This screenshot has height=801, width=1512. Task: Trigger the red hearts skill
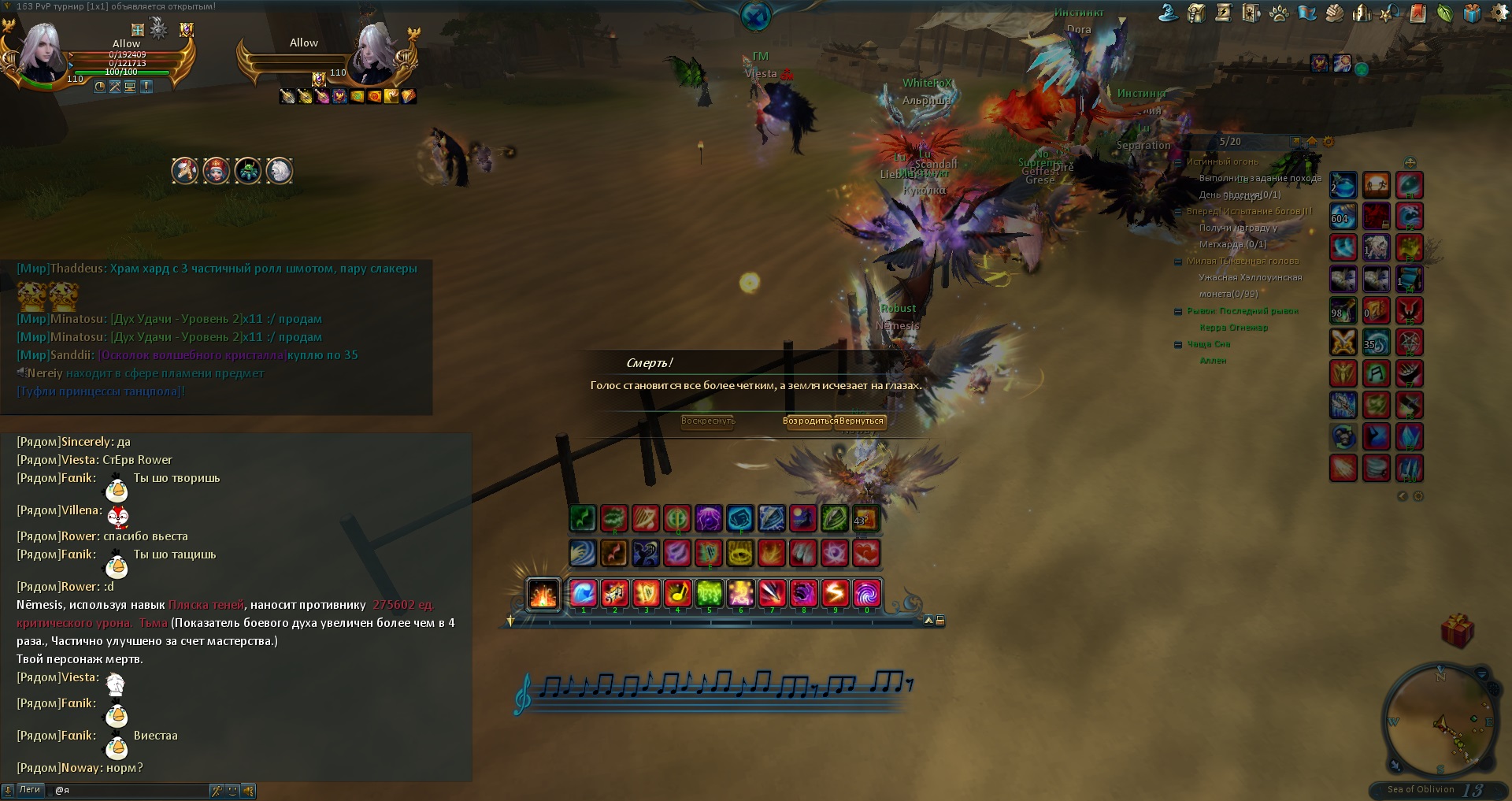(866, 553)
